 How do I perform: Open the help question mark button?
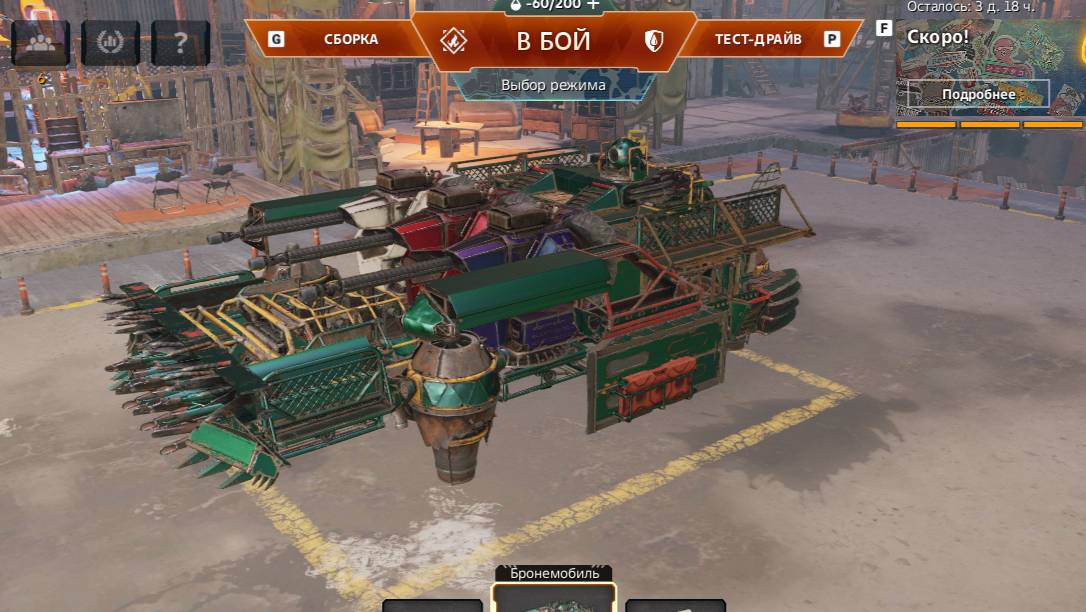(x=180, y=42)
